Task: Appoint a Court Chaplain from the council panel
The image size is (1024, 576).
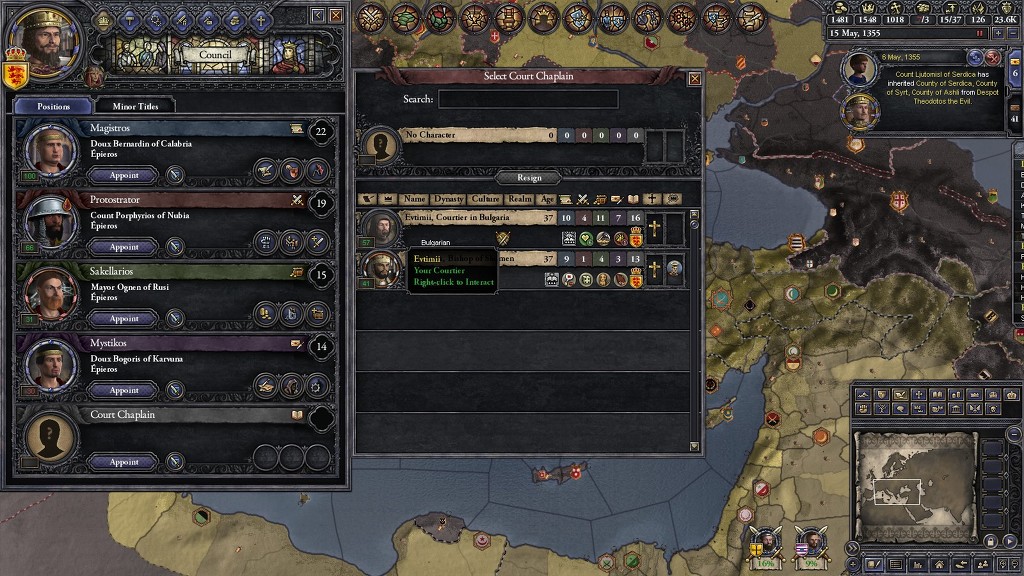Action: pyautogui.click(x=124, y=462)
